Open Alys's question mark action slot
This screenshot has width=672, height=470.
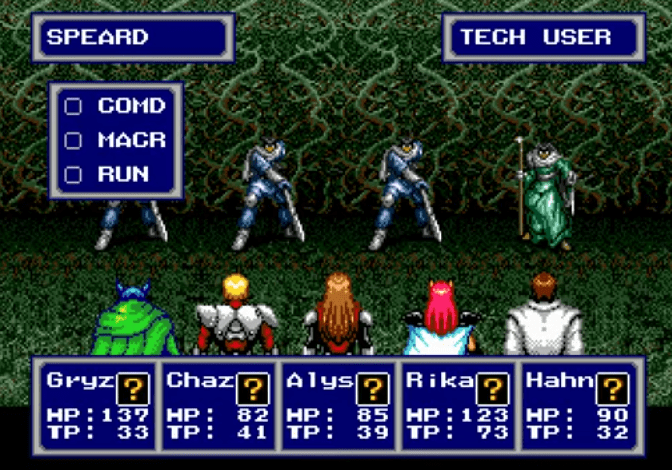[x=373, y=388]
